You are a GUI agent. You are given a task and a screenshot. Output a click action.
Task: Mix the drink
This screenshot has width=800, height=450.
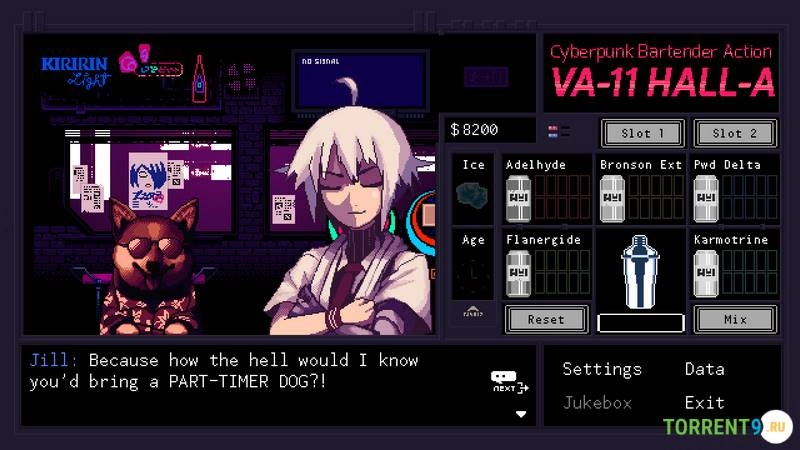[735, 320]
